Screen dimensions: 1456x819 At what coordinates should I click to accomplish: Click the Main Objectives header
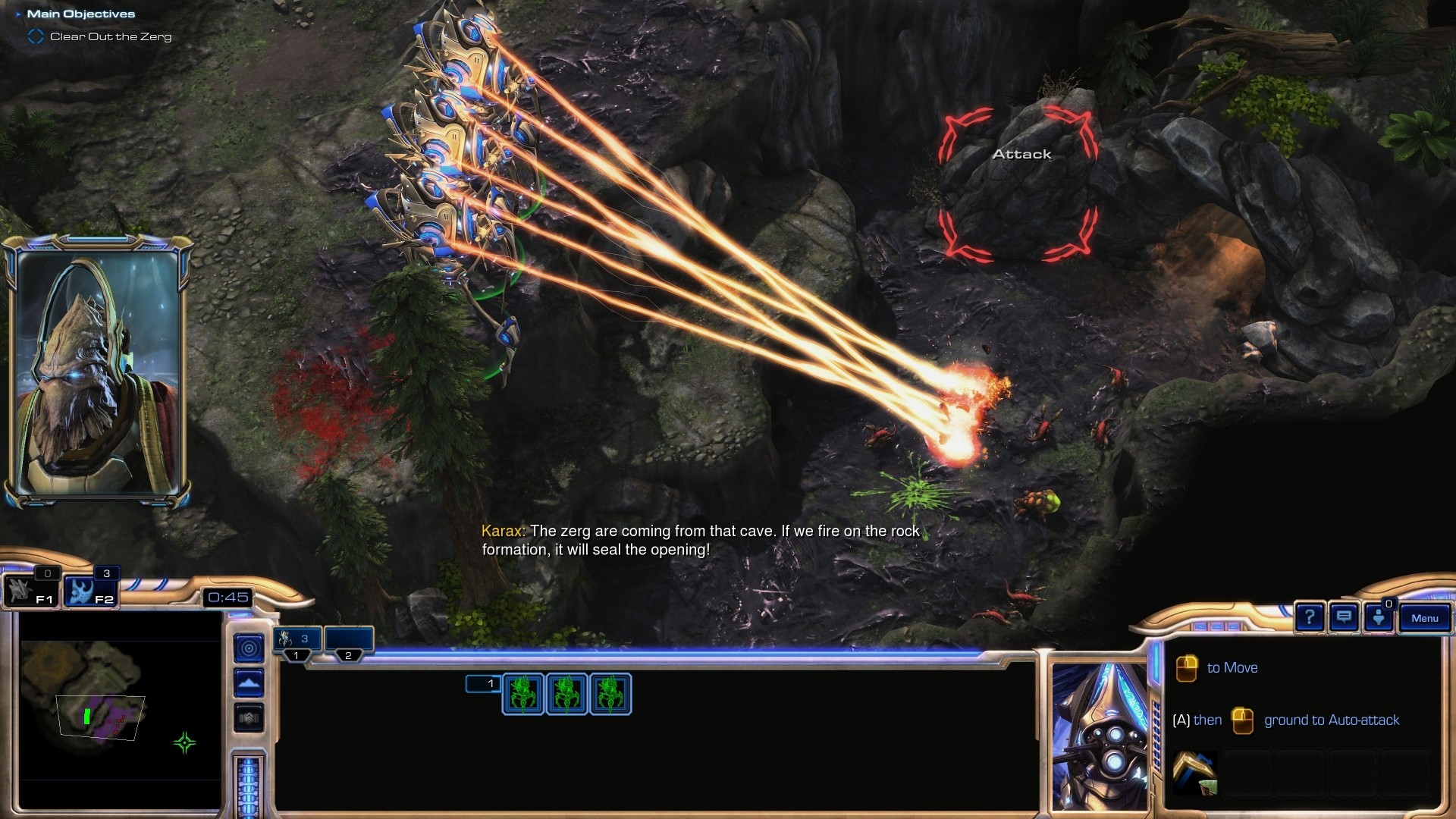click(x=80, y=14)
